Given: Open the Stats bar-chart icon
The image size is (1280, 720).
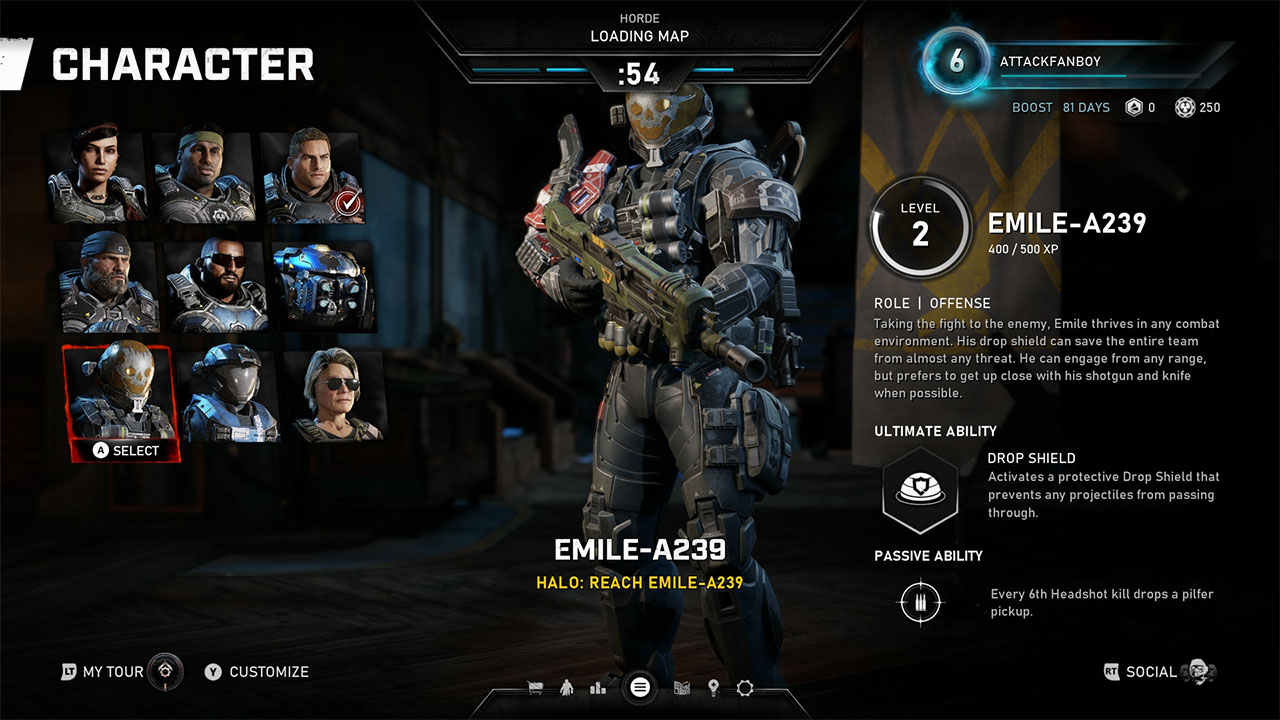Looking at the screenshot, I should [598, 689].
